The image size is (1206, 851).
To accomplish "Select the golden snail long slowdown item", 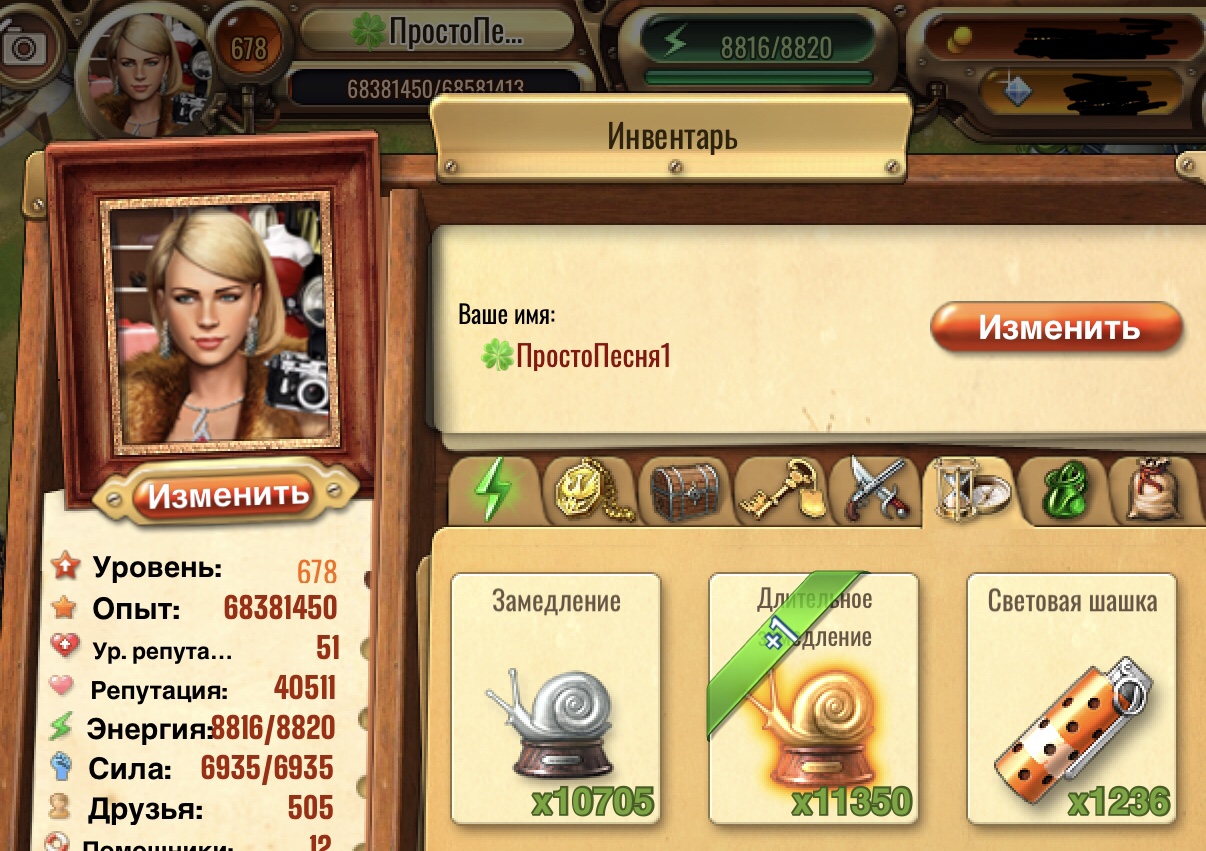I will pyautogui.click(x=813, y=699).
